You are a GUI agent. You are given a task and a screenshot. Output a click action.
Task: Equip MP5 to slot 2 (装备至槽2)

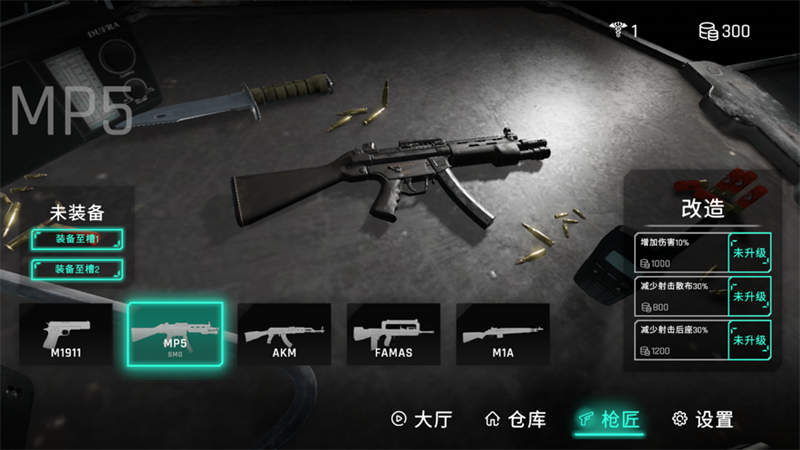(78, 269)
